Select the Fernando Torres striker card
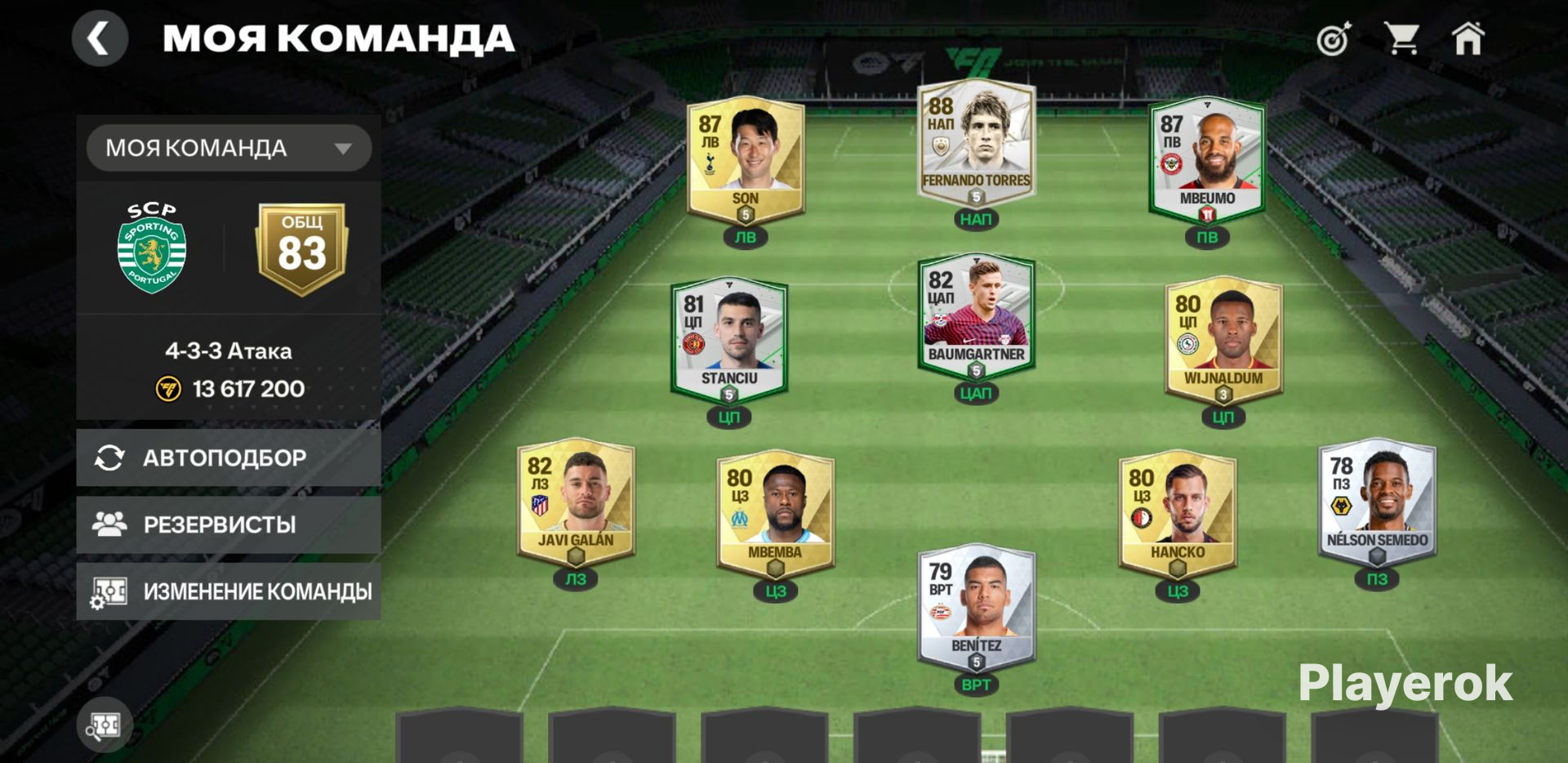This screenshot has height=763, width=1568. 976,144
